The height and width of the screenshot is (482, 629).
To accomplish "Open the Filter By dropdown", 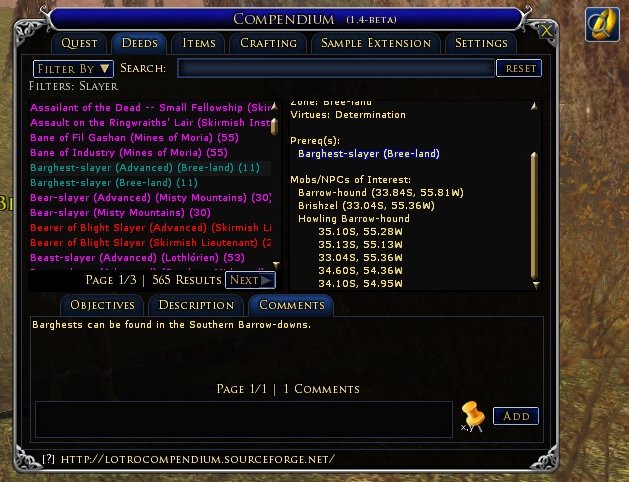I will (x=73, y=68).
